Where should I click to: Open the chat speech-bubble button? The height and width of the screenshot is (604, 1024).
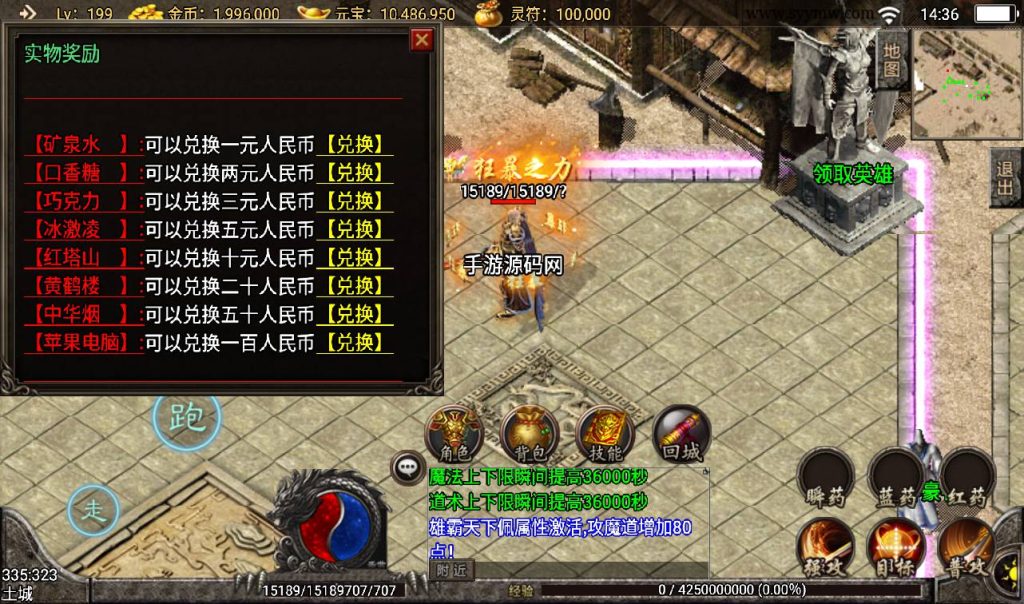[407, 466]
